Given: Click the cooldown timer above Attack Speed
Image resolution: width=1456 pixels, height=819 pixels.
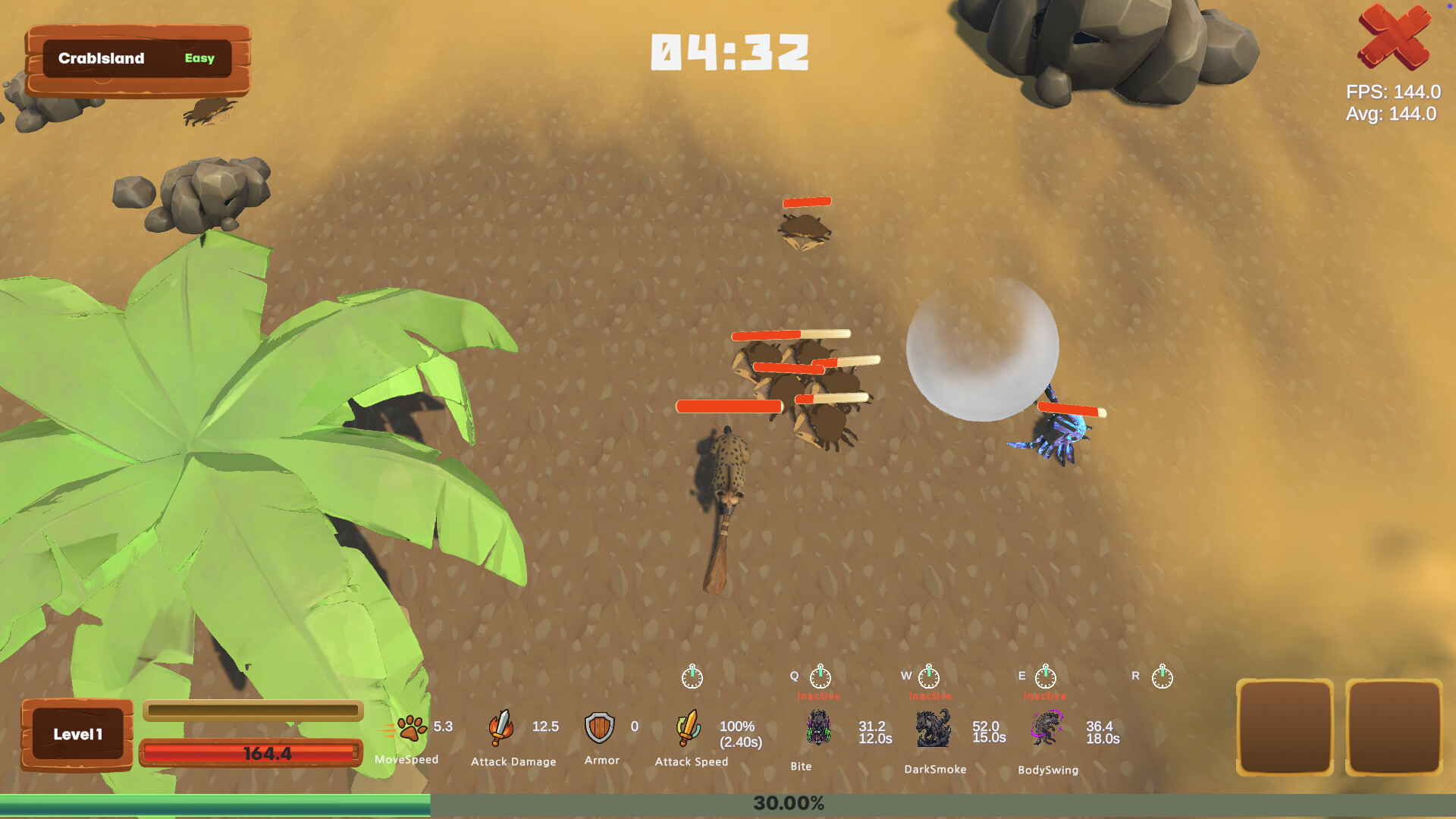Looking at the screenshot, I should (692, 677).
